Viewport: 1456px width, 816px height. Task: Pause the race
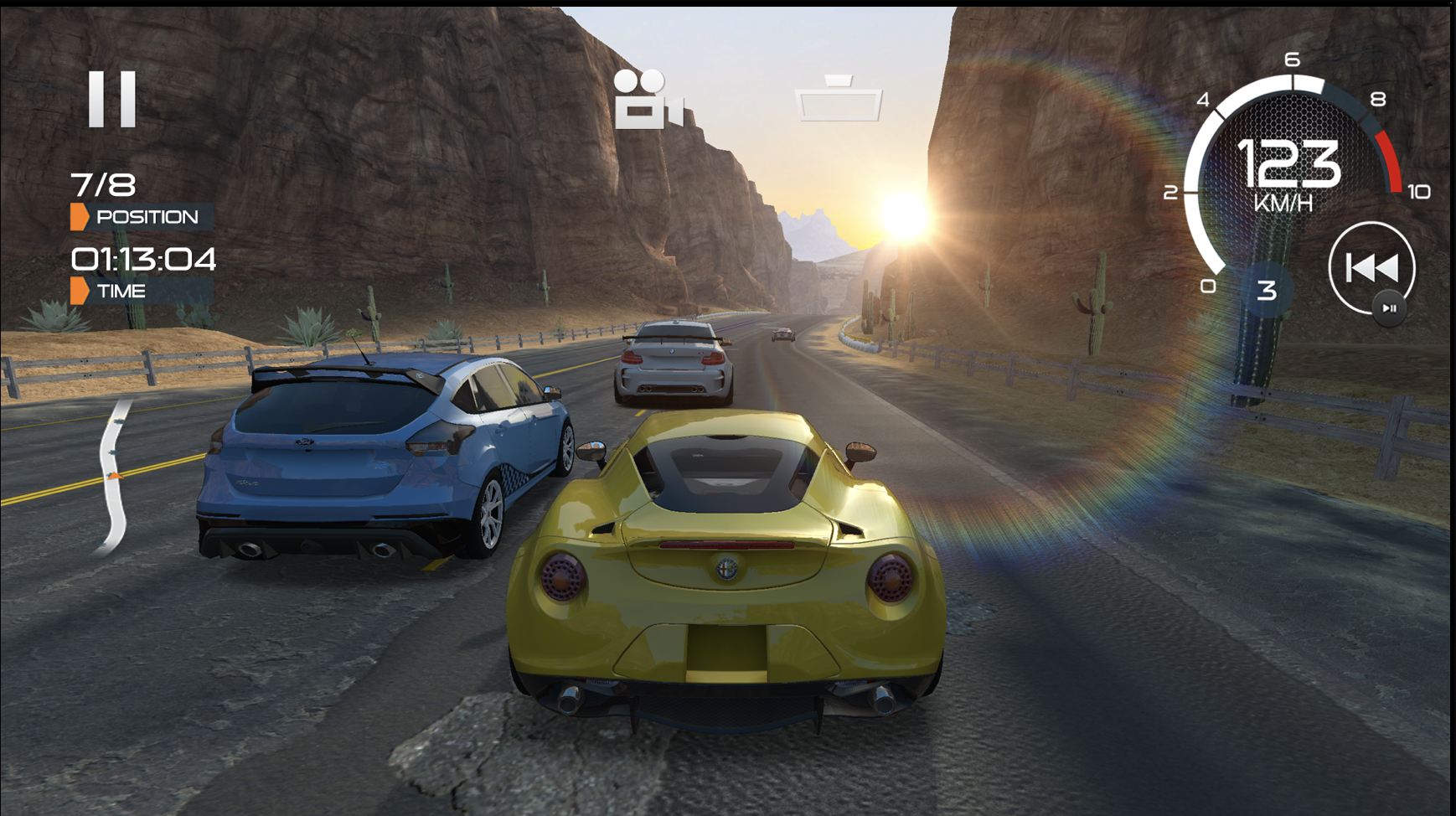pyautogui.click(x=112, y=99)
